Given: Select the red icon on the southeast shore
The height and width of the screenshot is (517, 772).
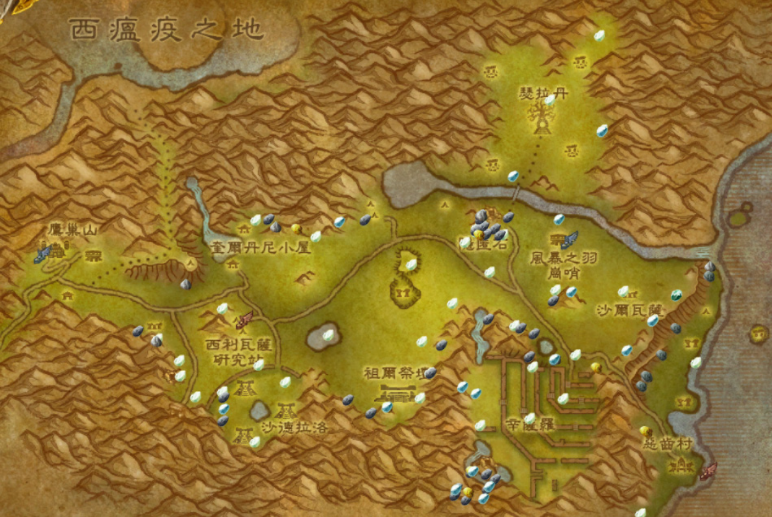Looking at the screenshot, I should coord(708,470).
